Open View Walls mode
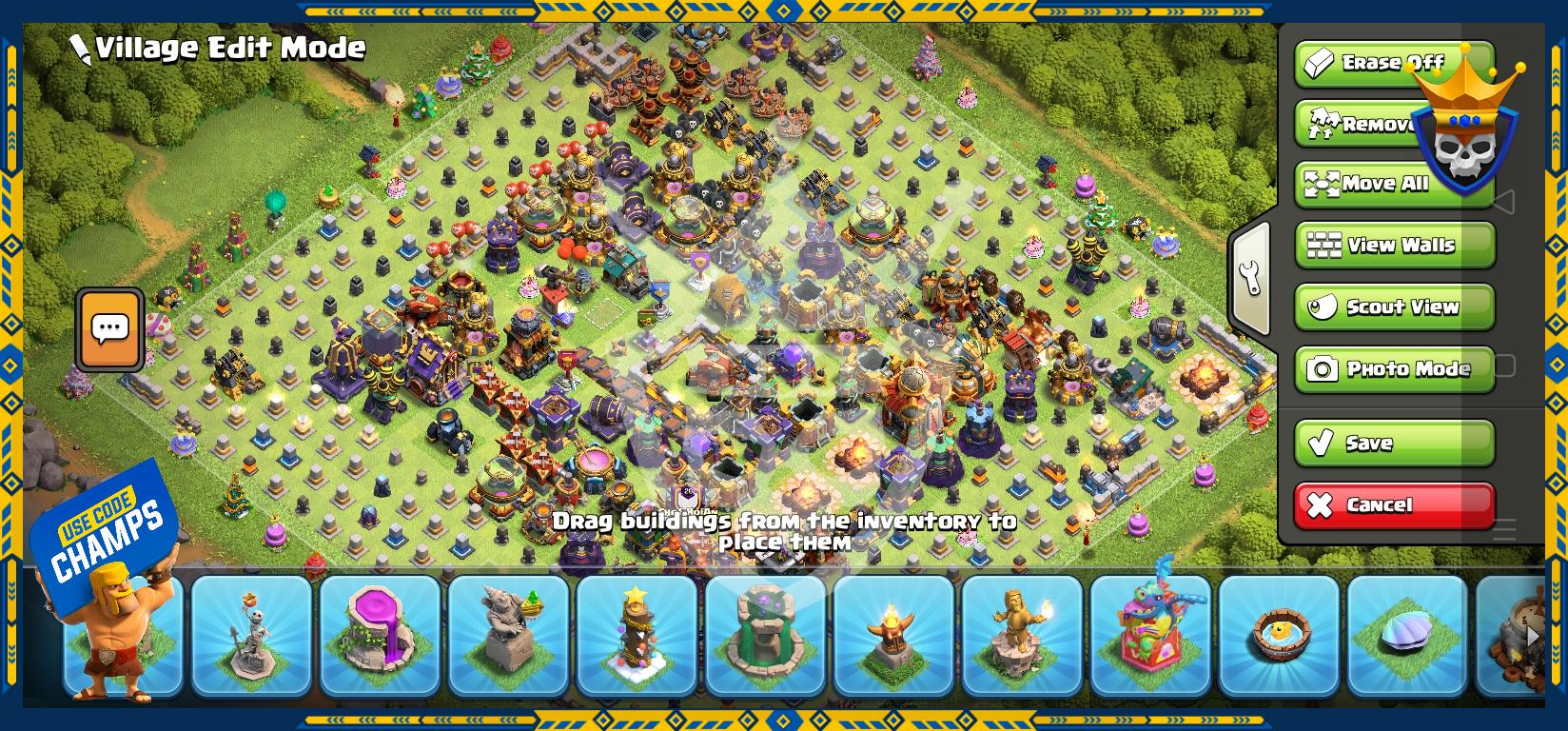This screenshot has height=731, width=1568. [x=1395, y=246]
